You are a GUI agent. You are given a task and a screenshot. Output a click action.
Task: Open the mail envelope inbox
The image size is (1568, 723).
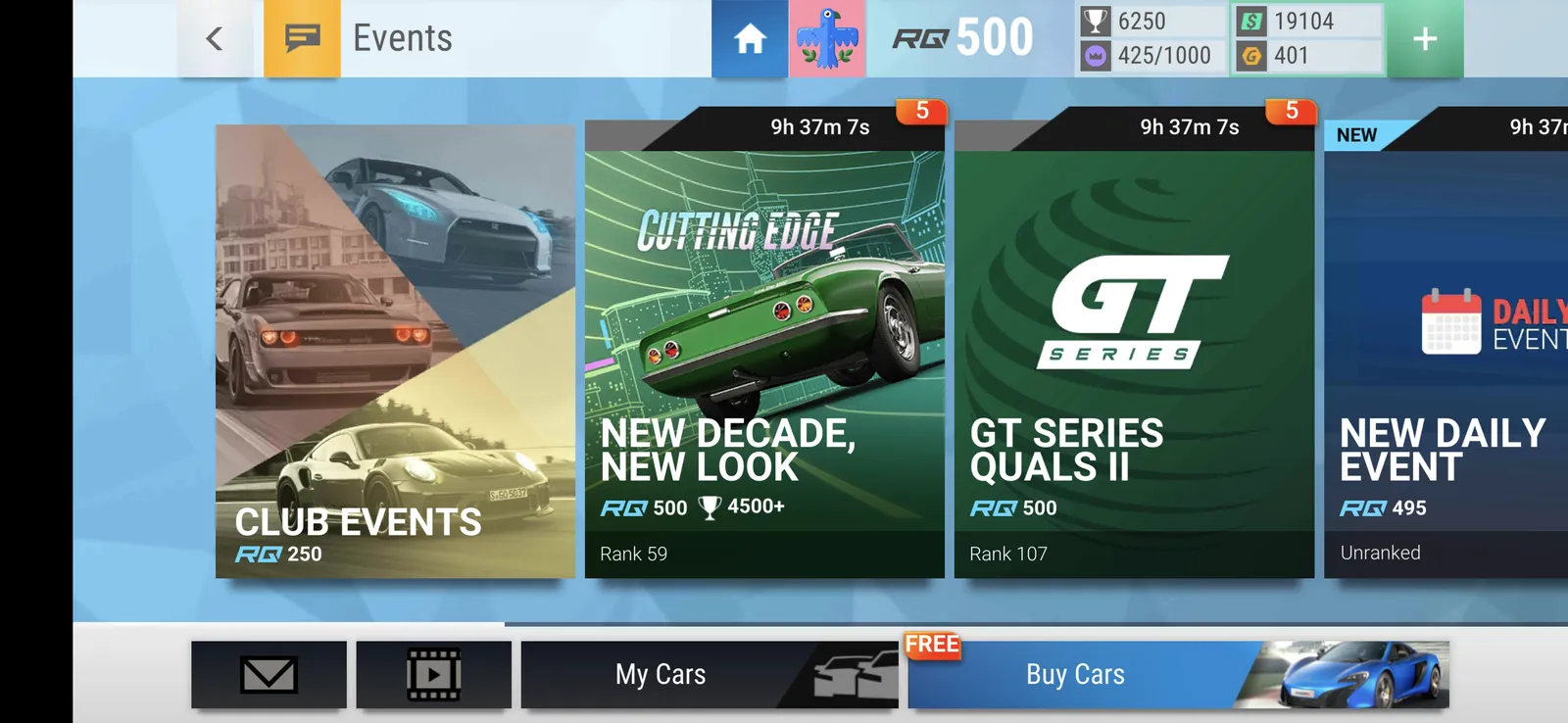[269, 674]
